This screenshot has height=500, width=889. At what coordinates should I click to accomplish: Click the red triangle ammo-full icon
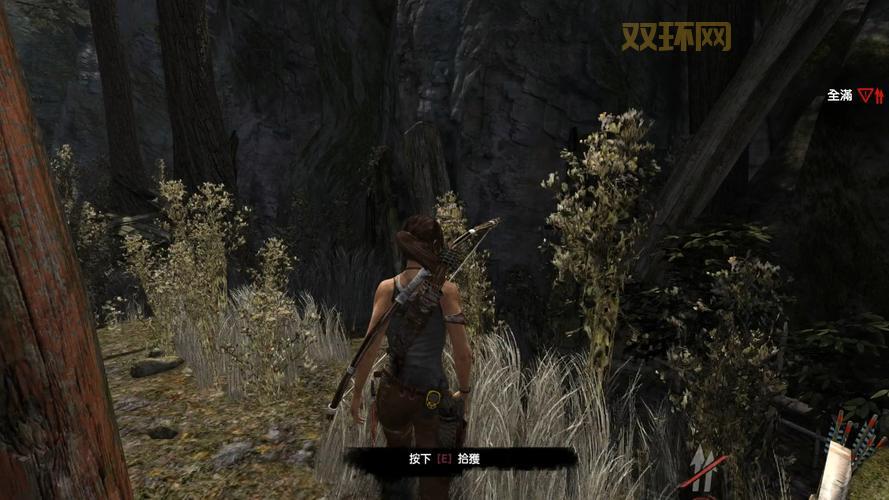(865, 96)
